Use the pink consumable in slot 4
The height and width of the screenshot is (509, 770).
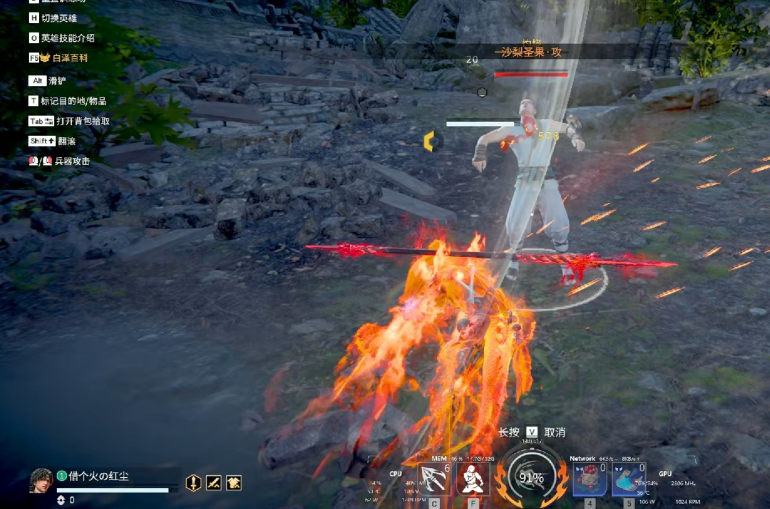pos(589,479)
